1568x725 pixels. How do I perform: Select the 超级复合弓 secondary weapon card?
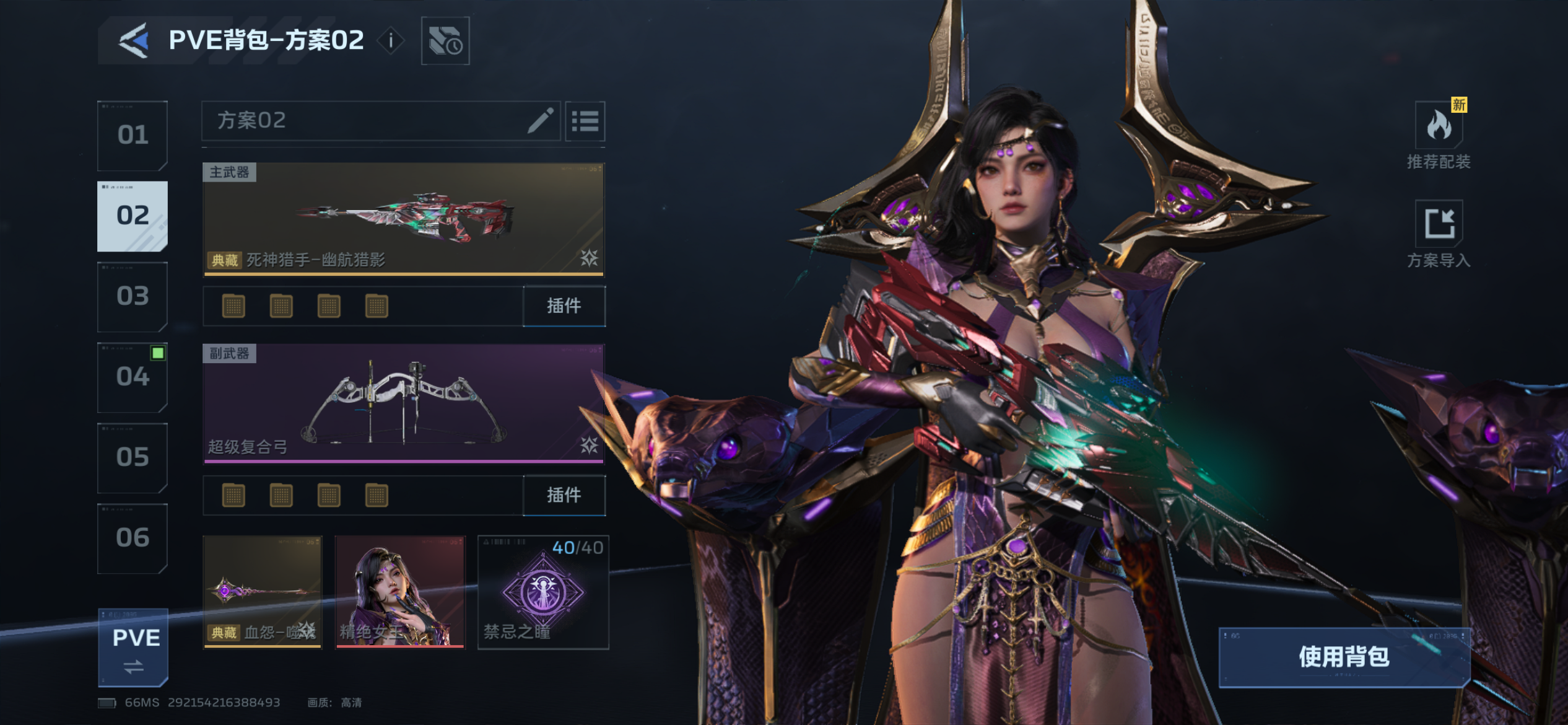(x=404, y=403)
